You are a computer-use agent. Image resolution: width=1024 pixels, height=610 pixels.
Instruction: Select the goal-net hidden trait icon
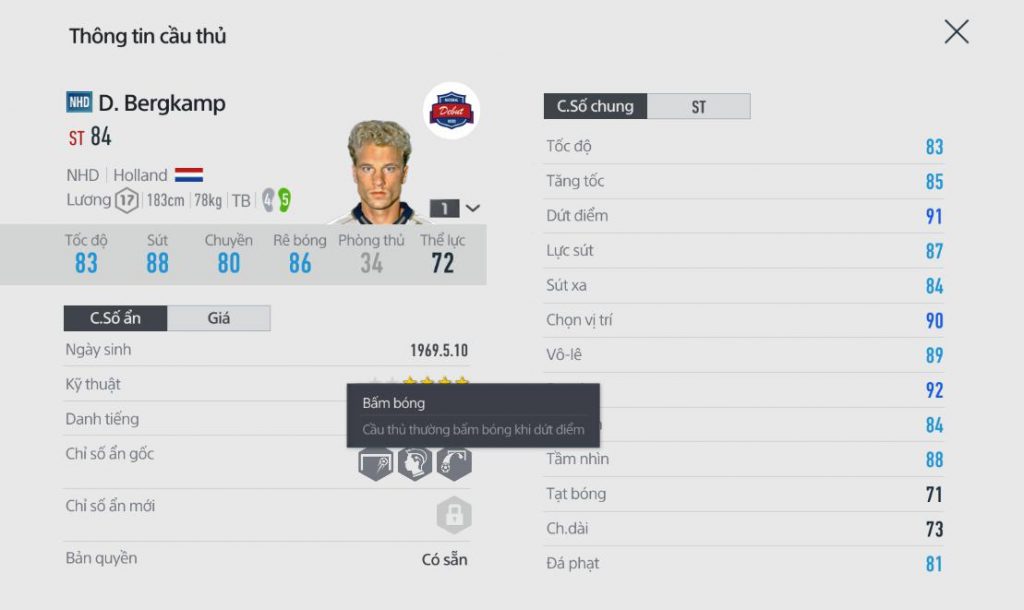375,463
